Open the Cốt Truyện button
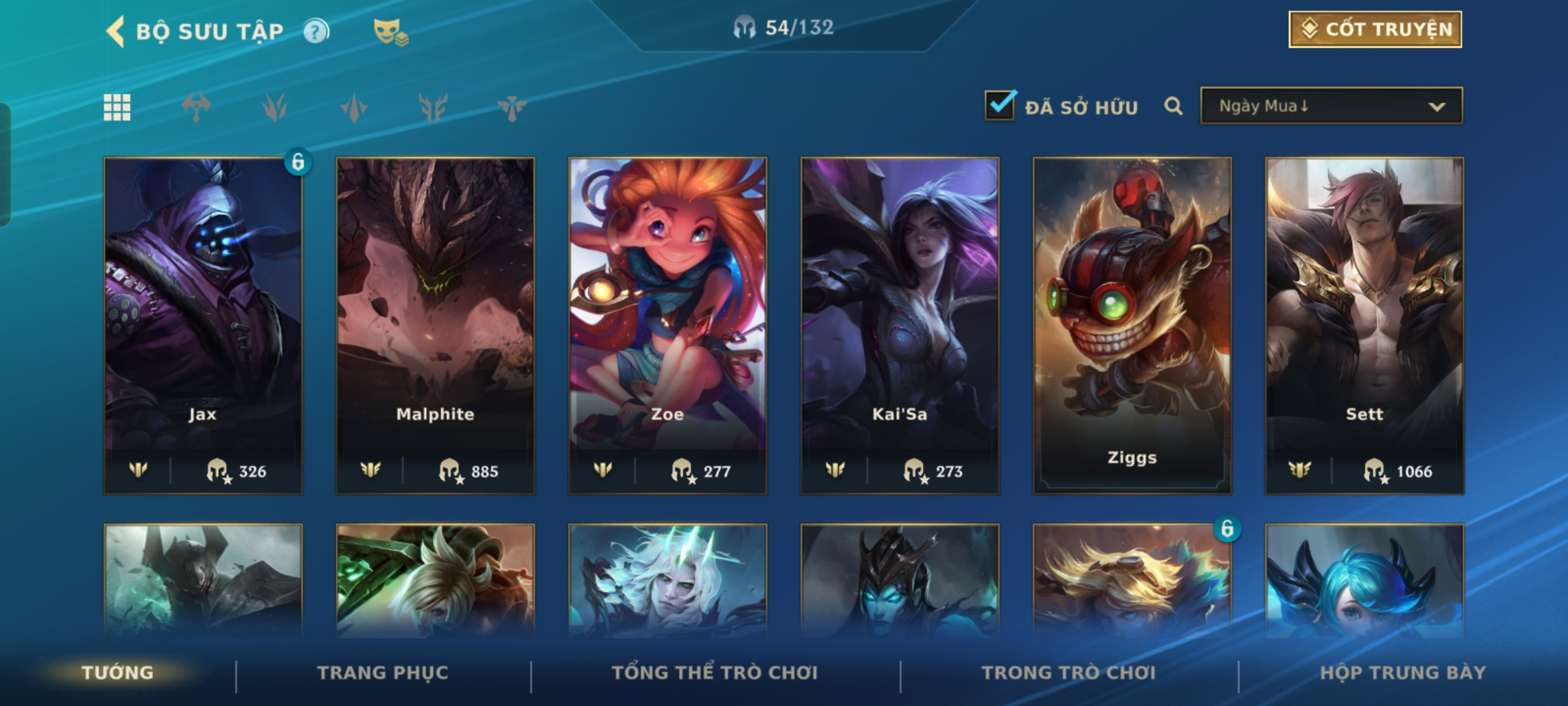The width and height of the screenshot is (1568, 706). coord(1375,29)
